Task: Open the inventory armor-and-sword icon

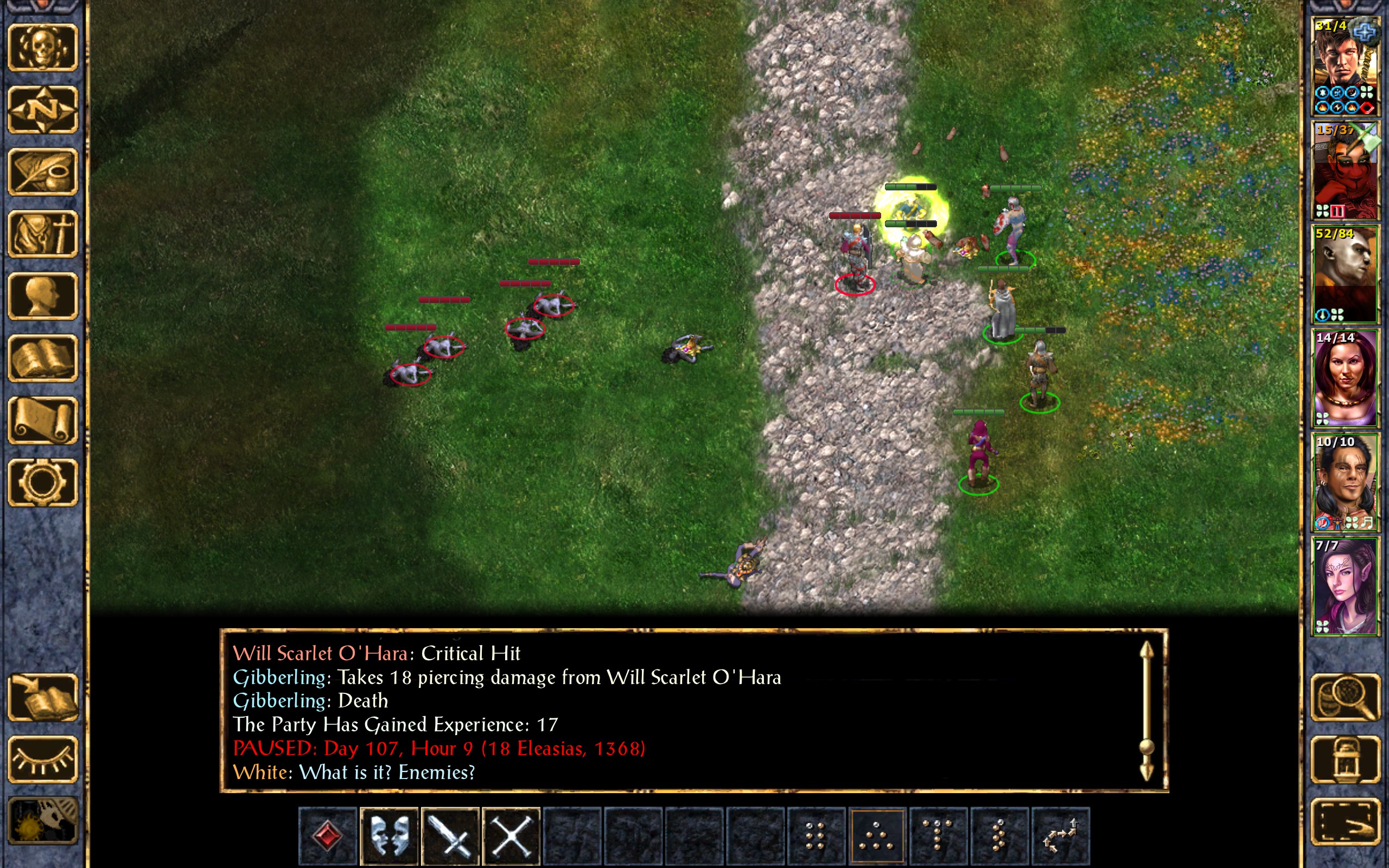Action: click(x=43, y=234)
